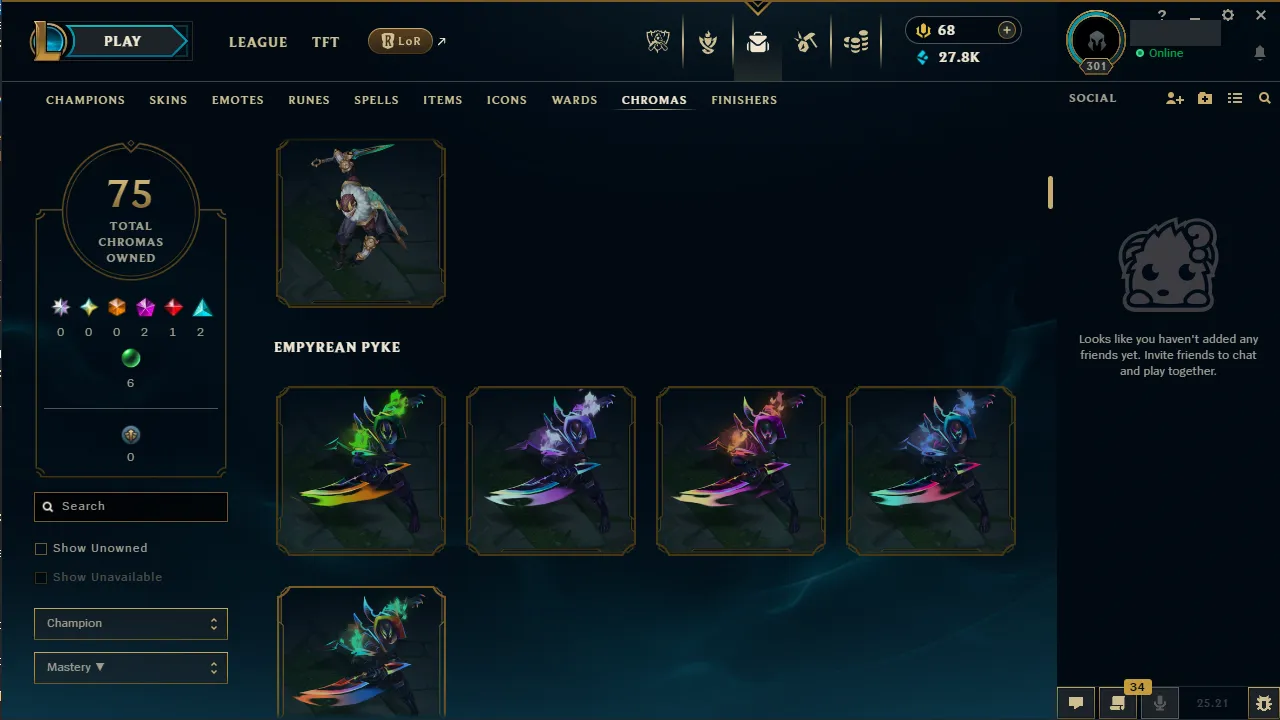Launch LoR from the top bar

point(400,41)
